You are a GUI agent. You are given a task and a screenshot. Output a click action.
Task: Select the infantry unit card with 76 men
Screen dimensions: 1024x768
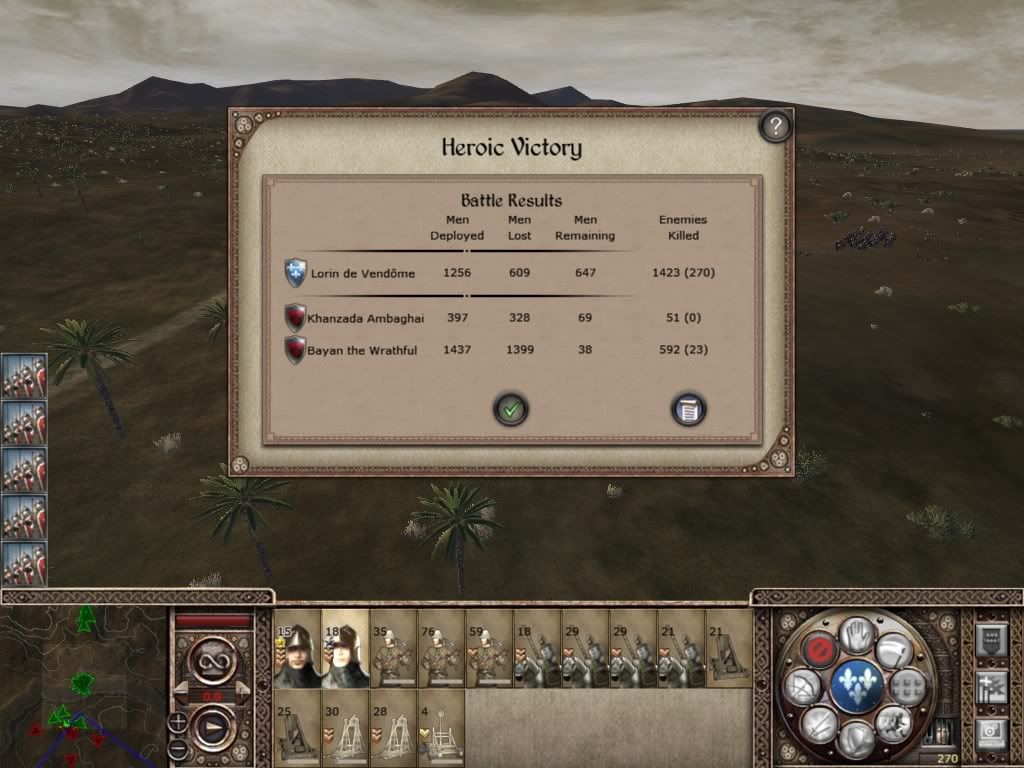[x=441, y=649]
